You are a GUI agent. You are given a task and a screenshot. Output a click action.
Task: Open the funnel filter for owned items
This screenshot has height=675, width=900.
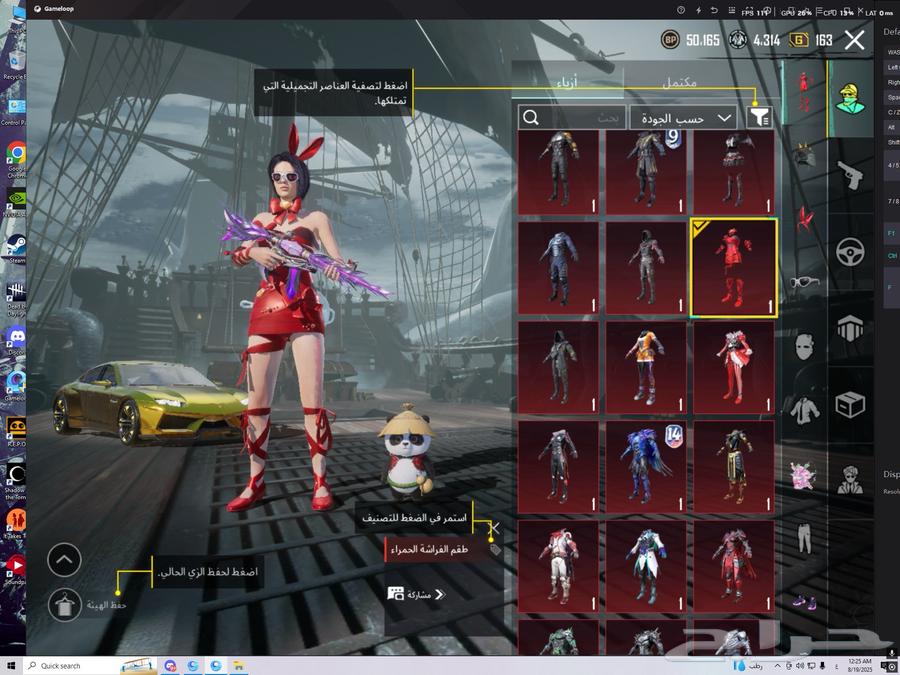(x=759, y=118)
